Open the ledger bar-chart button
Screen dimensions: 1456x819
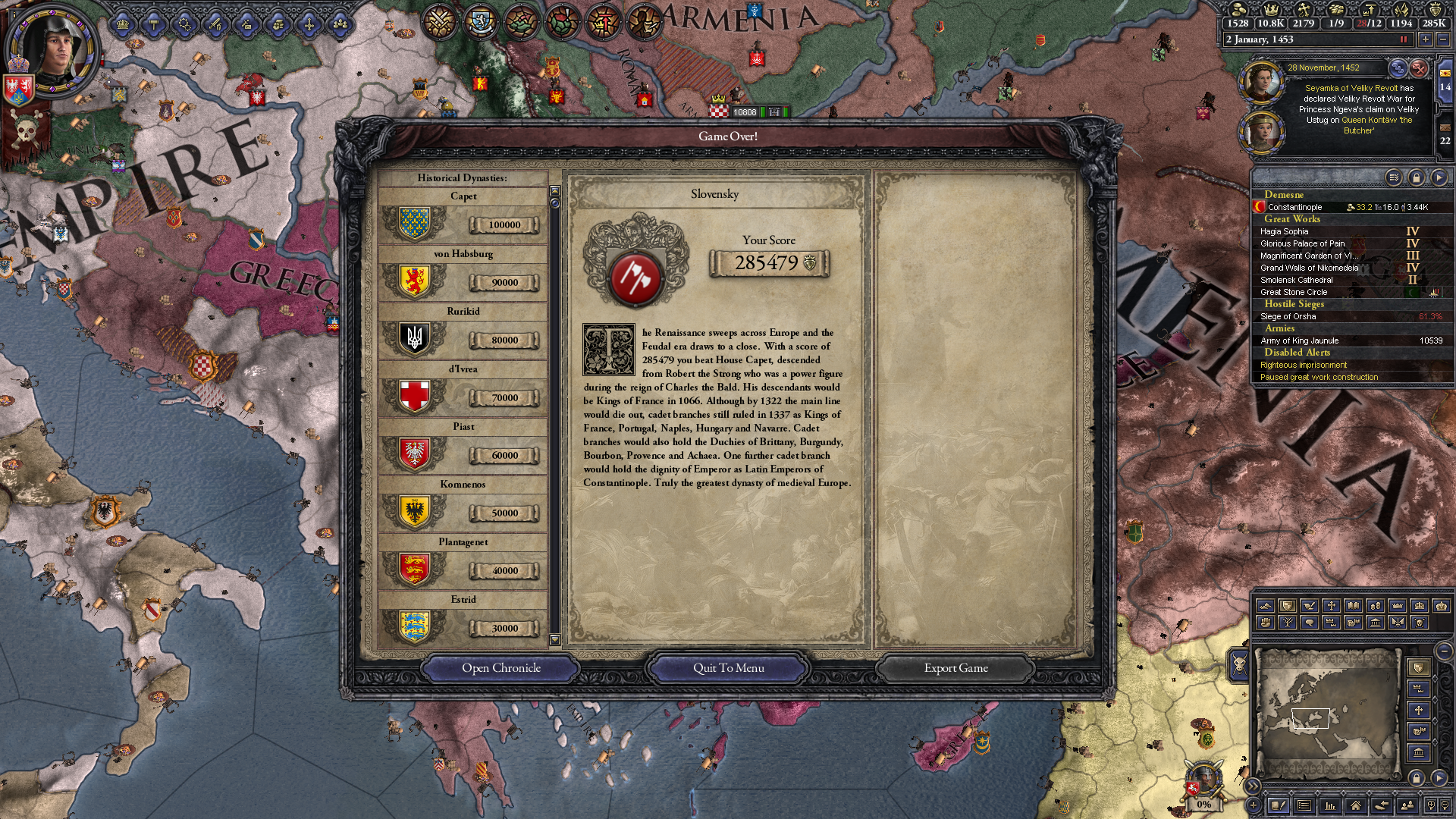click(x=1329, y=805)
